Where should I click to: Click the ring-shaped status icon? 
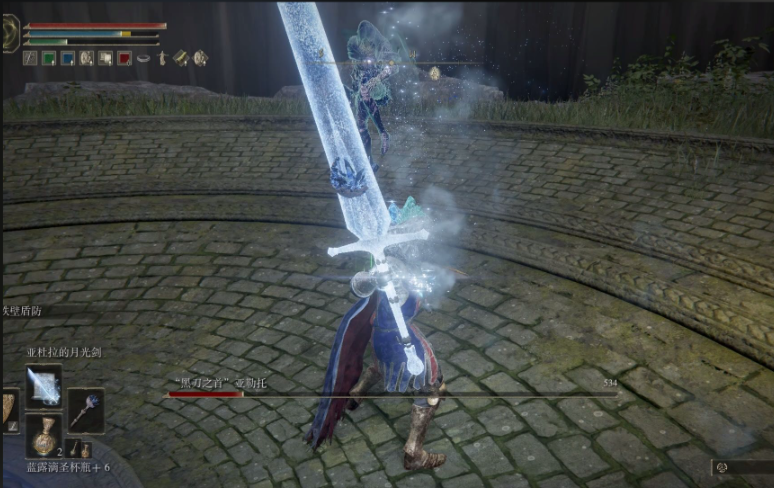(x=143, y=58)
